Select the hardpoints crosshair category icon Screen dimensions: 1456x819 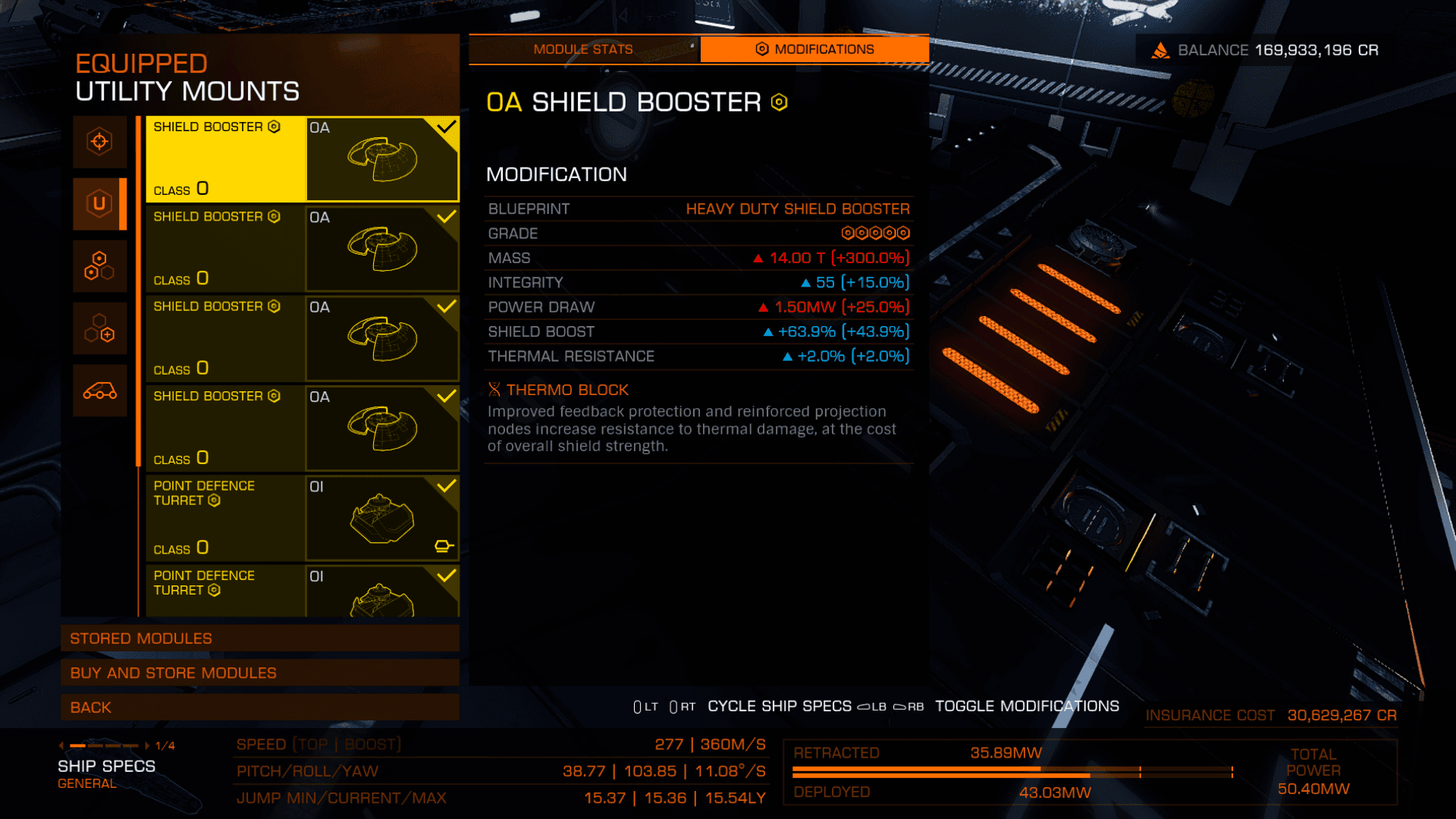[99, 142]
